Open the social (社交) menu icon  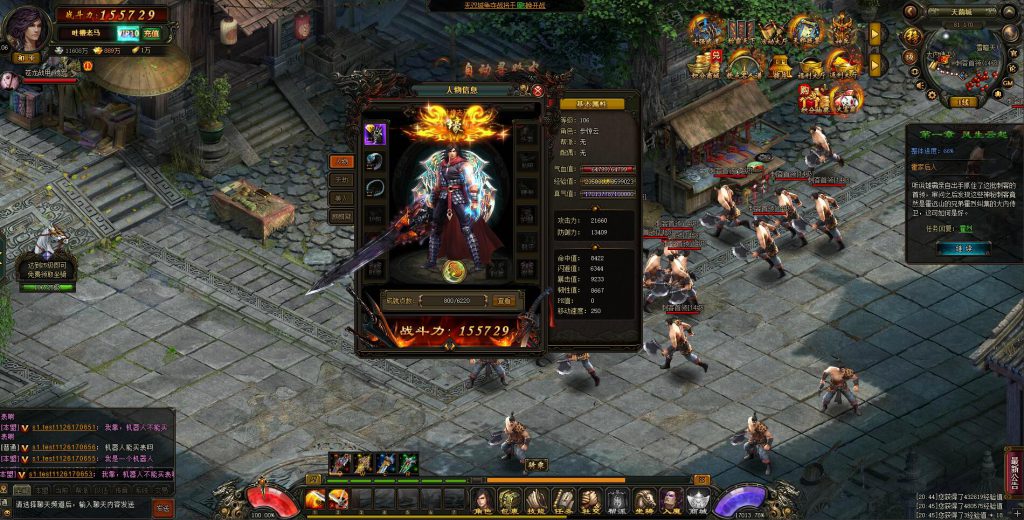pyautogui.click(x=590, y=498)
